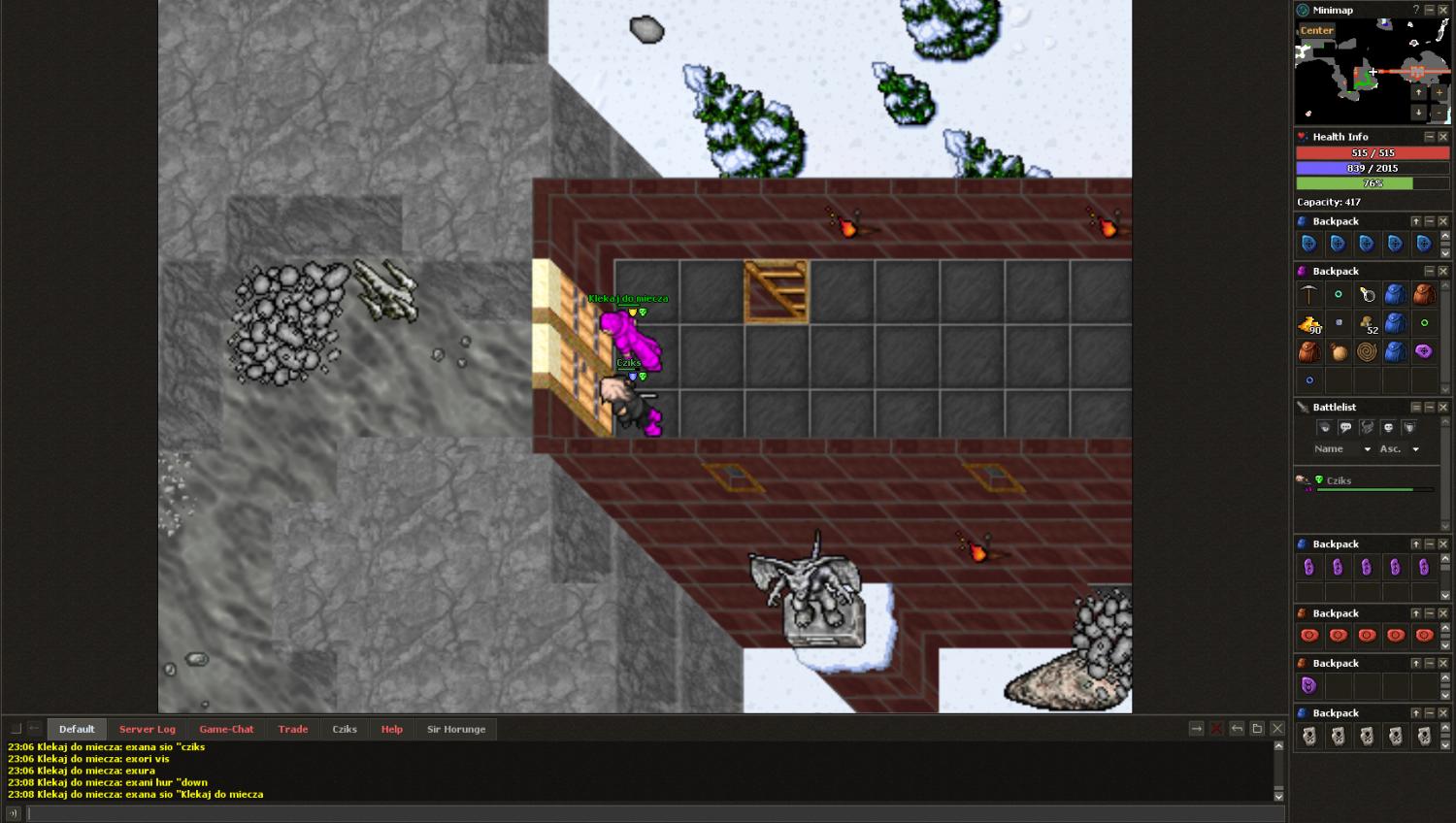Select the coiled rope item slot
1456x823 pixels.
1367,351
